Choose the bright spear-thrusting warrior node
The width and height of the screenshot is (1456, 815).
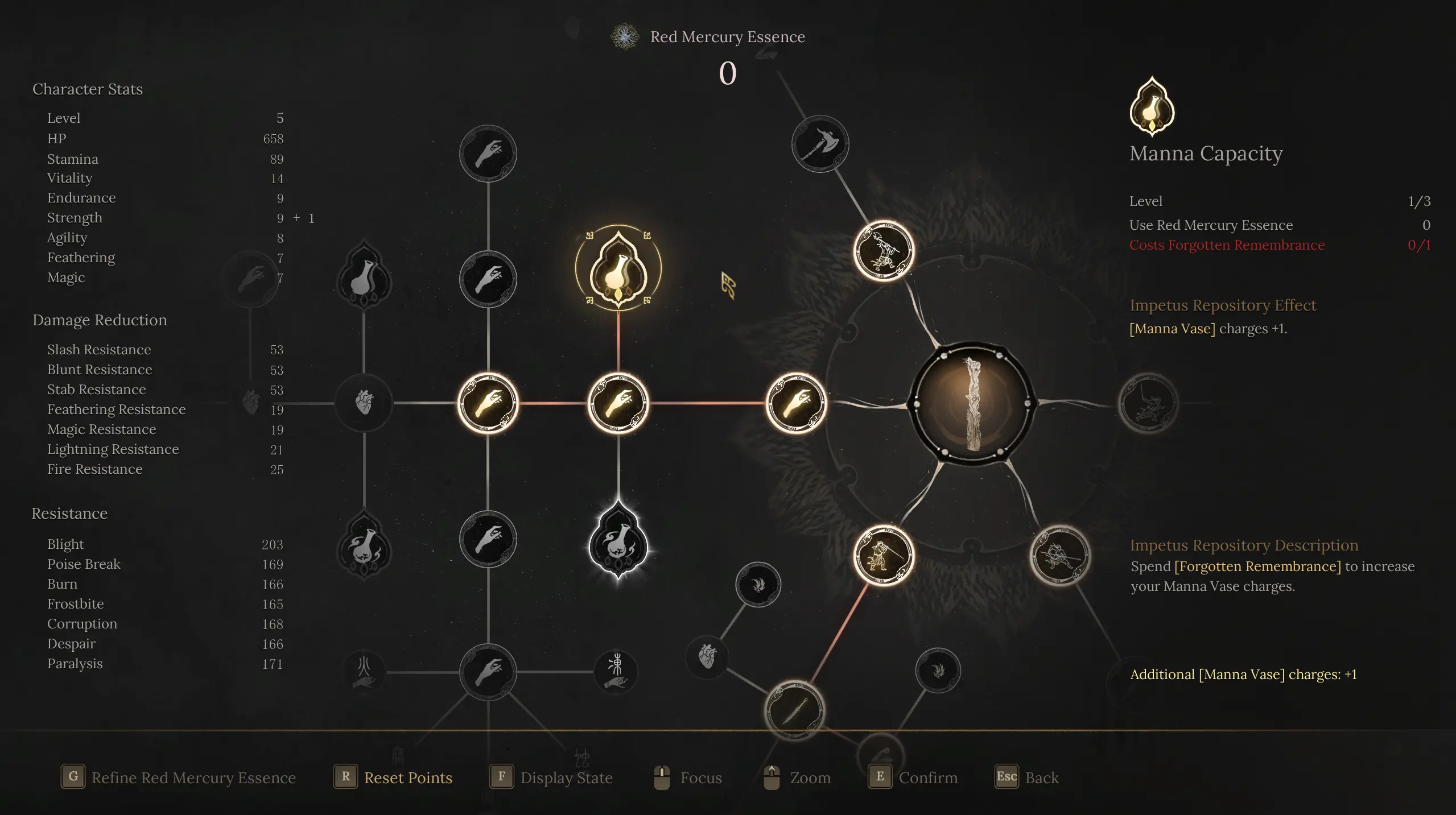click(884, 555)
